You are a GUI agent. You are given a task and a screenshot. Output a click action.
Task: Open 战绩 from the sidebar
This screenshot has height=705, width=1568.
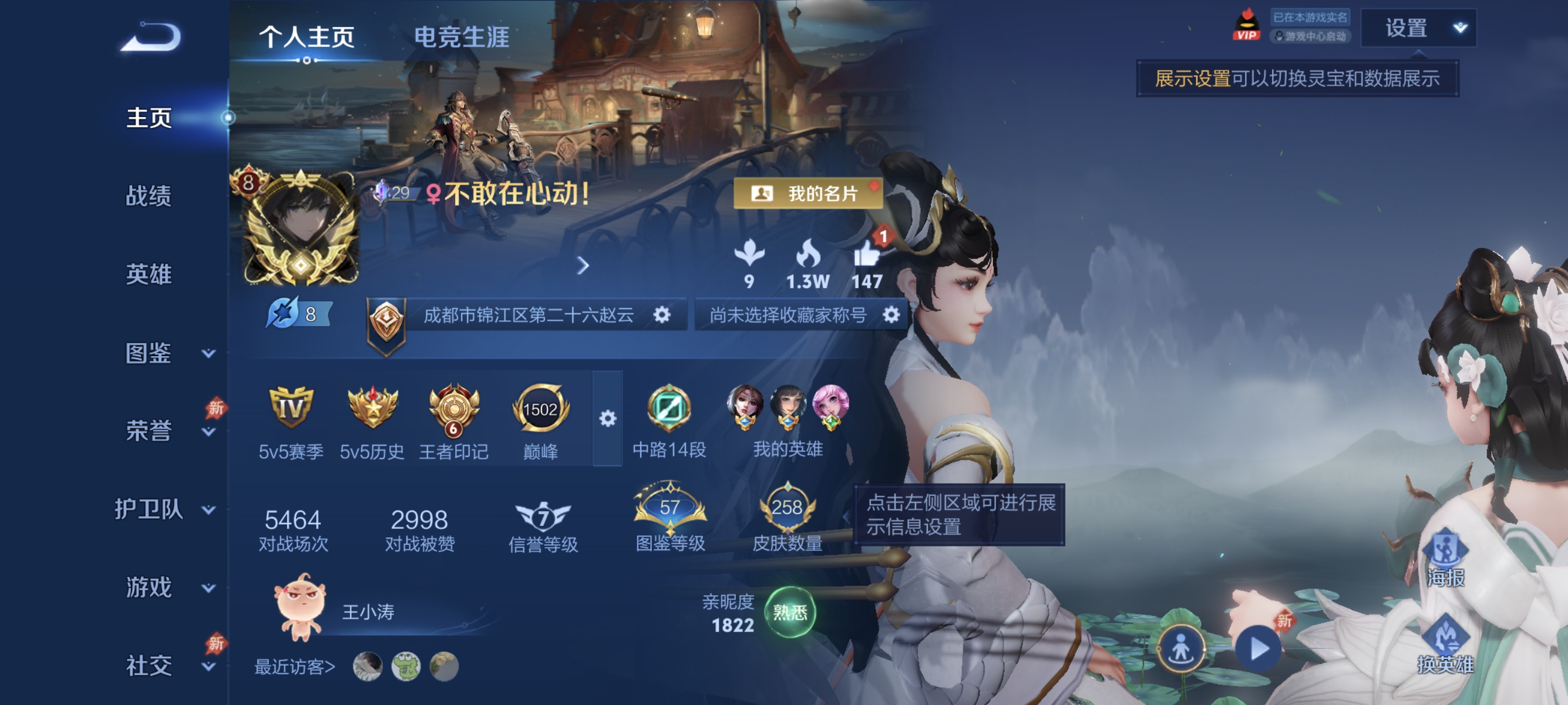148,197
